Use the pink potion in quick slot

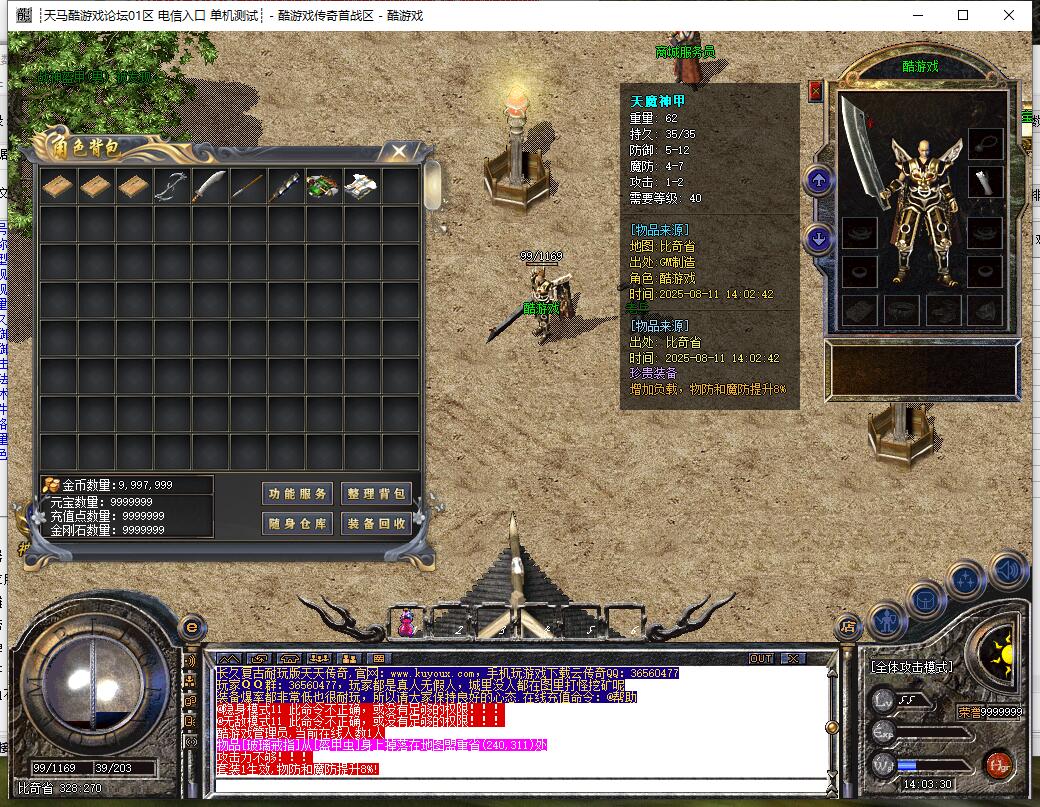point(409,623)
